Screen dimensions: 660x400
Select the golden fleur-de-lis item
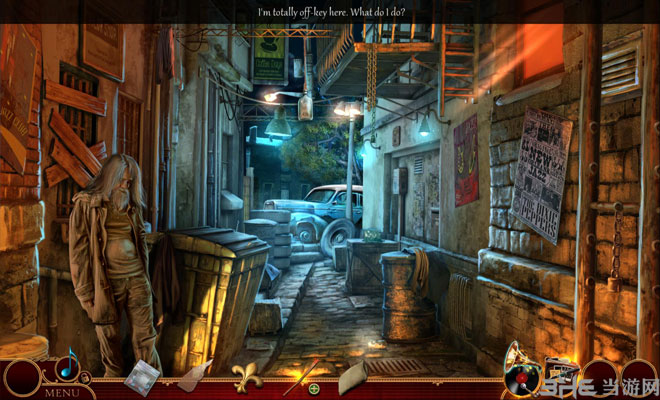(x=246, y=376)
